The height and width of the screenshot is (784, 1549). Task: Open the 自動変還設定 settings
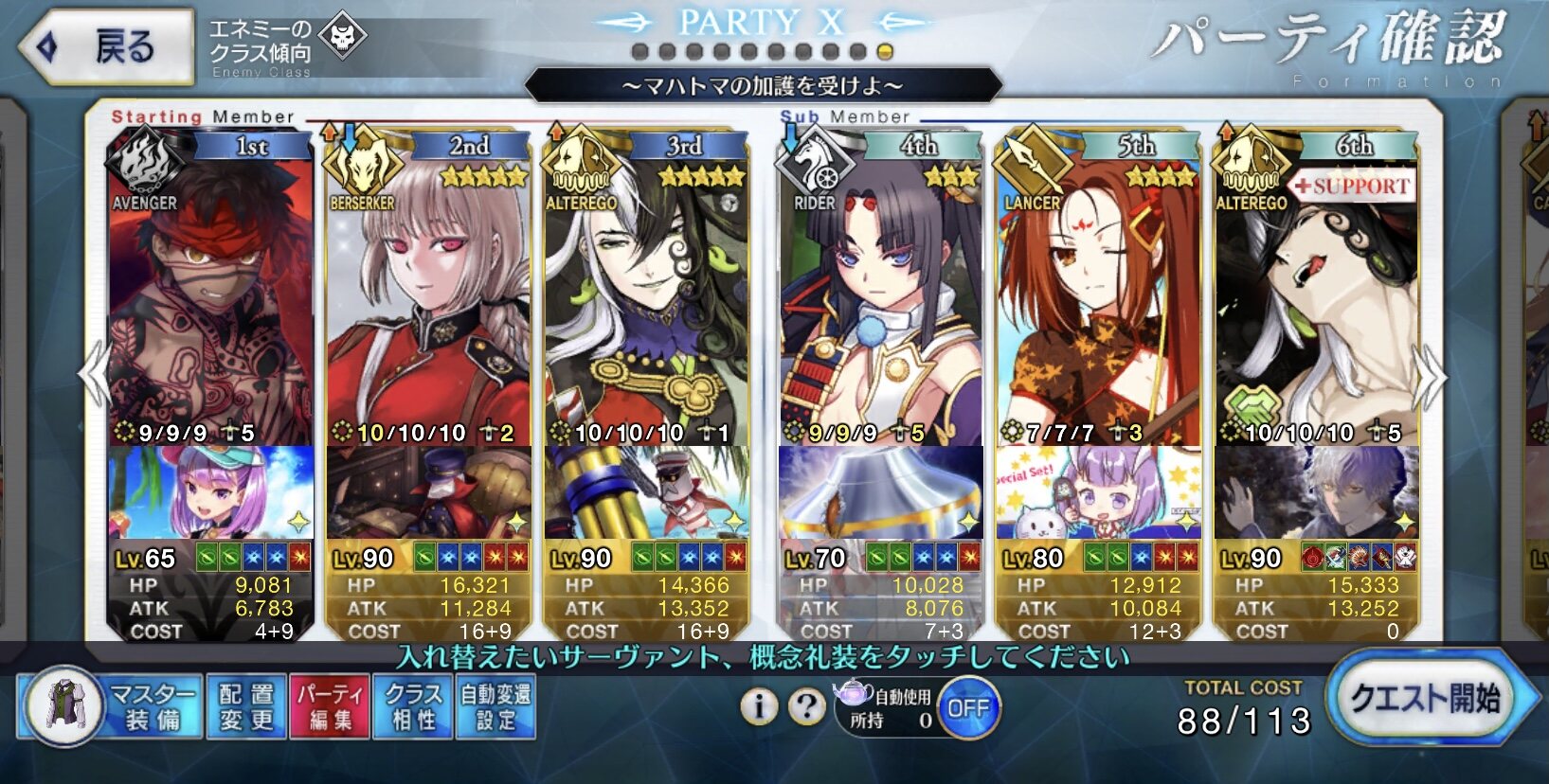coord(495,706)
